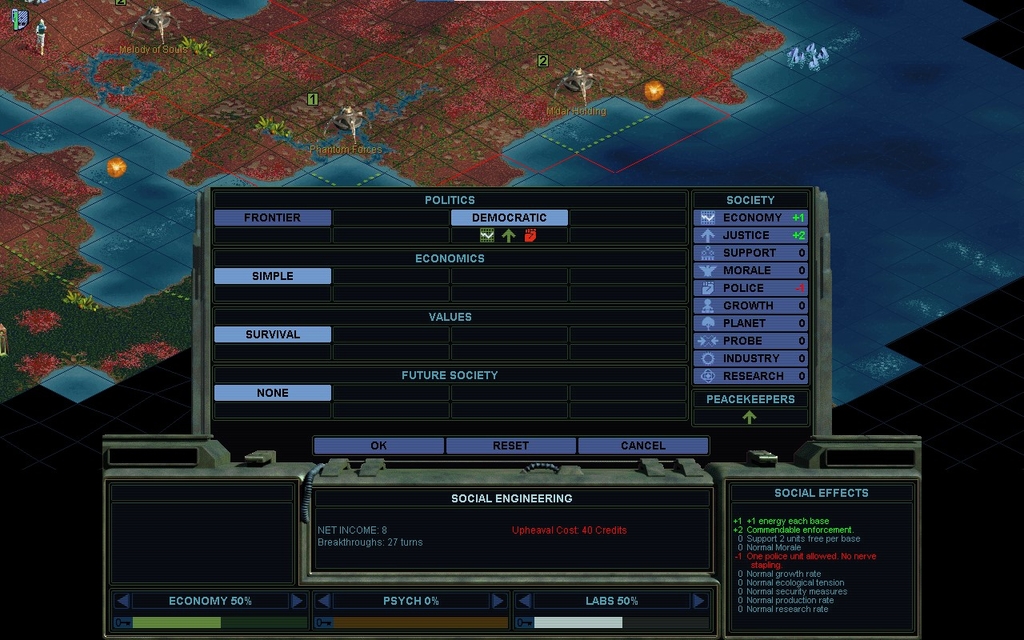This screenshot has width=1024, height=640.
Task: Decrease Psych allocation with left arrow
Action: [323, 601]
